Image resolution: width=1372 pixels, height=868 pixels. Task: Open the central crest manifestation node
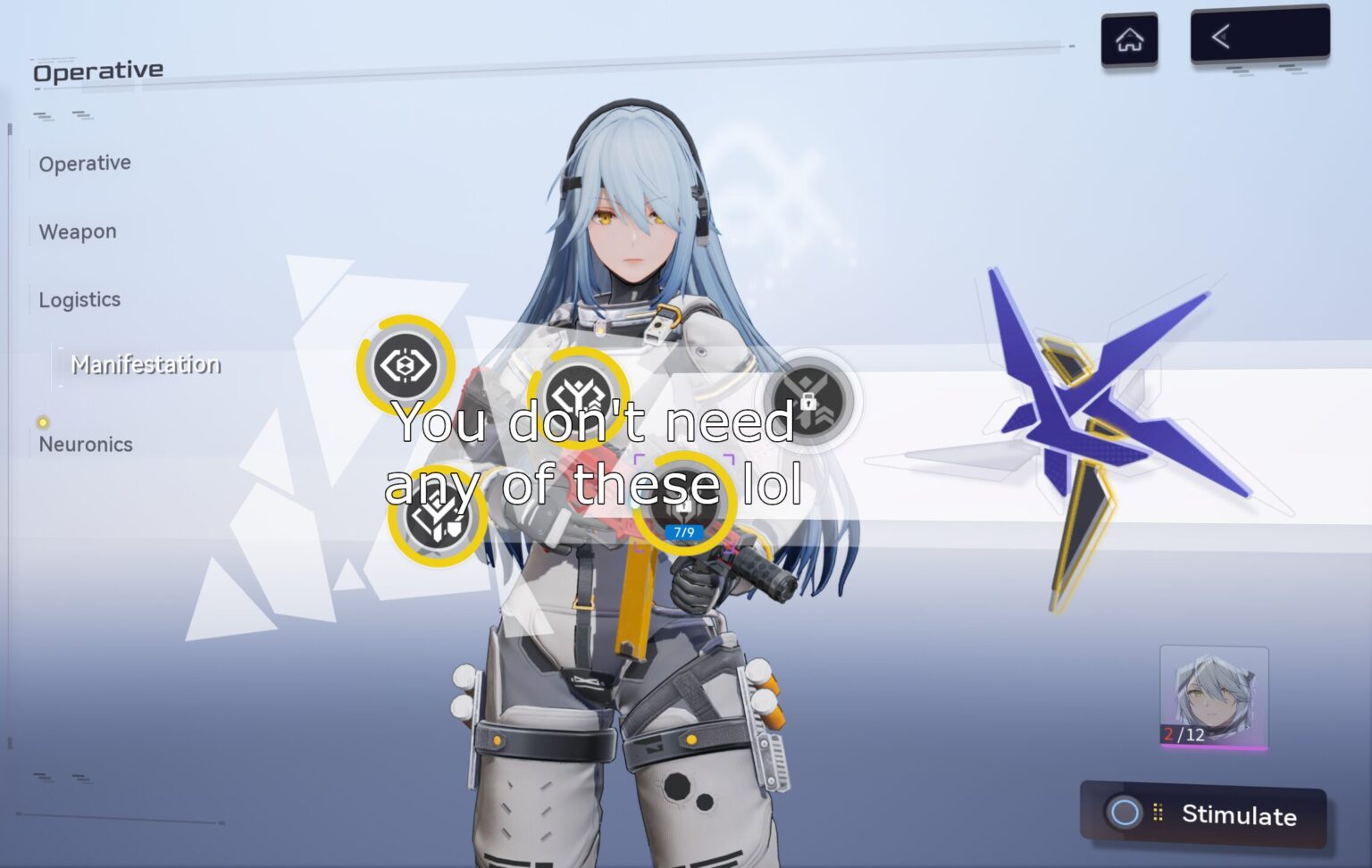pos(579,394)
